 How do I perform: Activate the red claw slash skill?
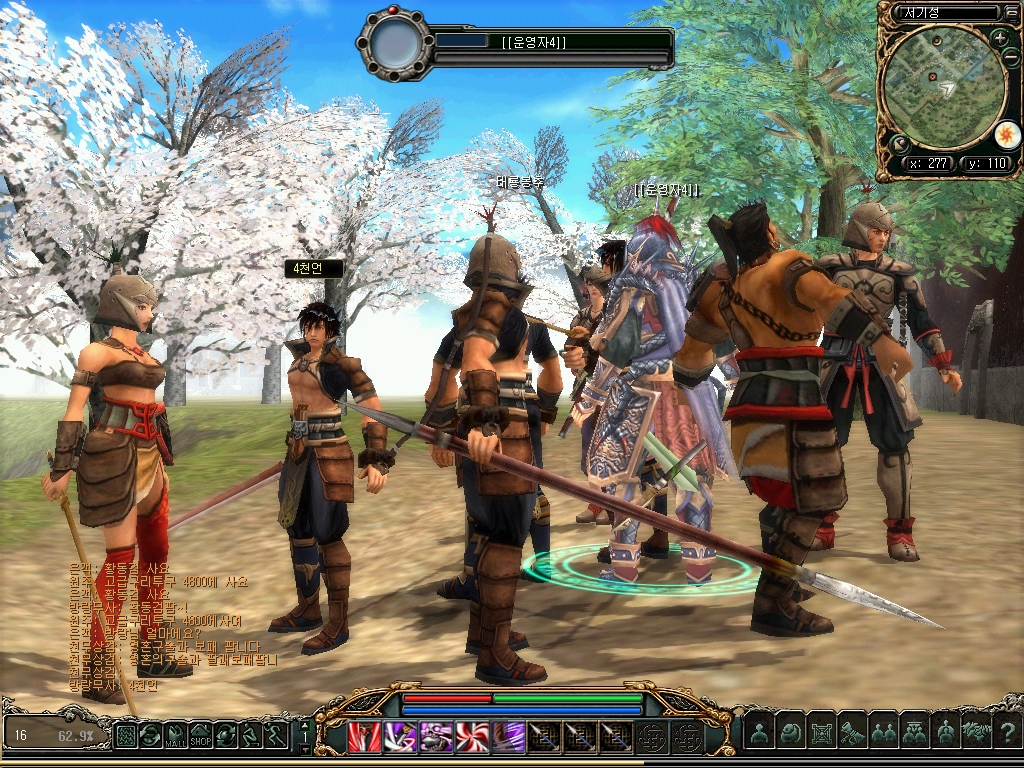364,736
